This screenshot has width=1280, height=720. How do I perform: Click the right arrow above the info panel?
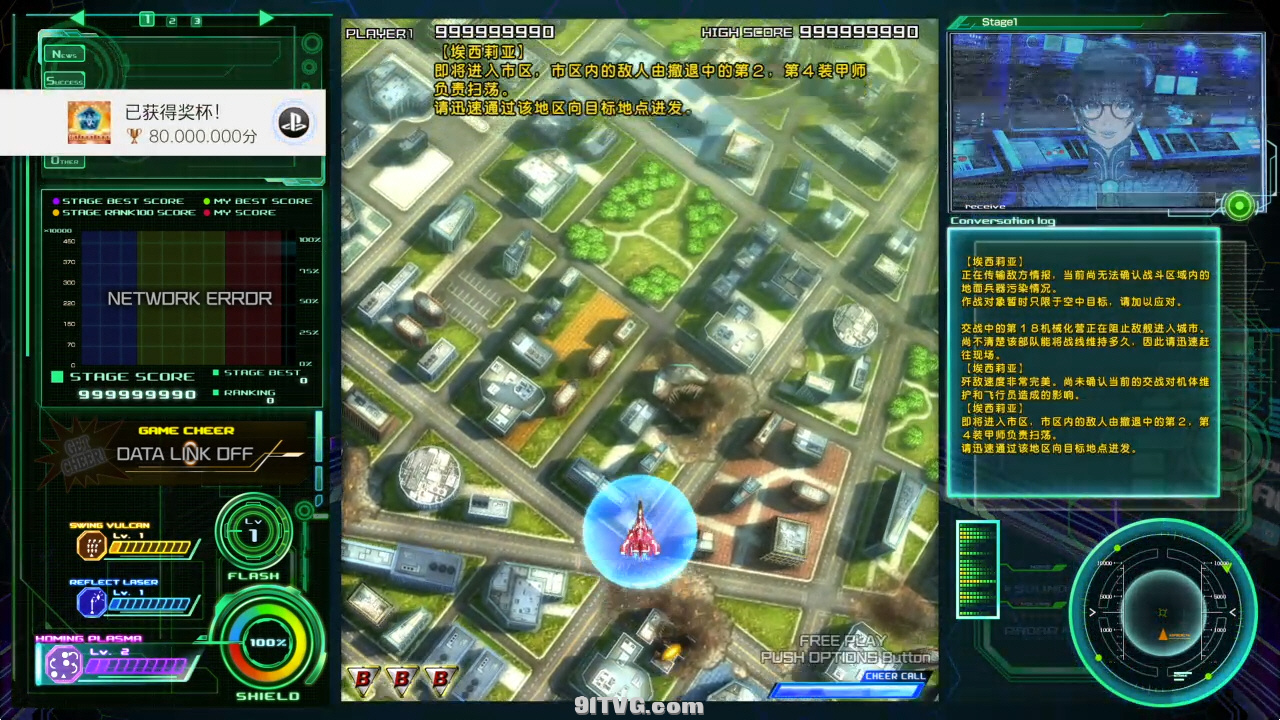tap(266, 18)
